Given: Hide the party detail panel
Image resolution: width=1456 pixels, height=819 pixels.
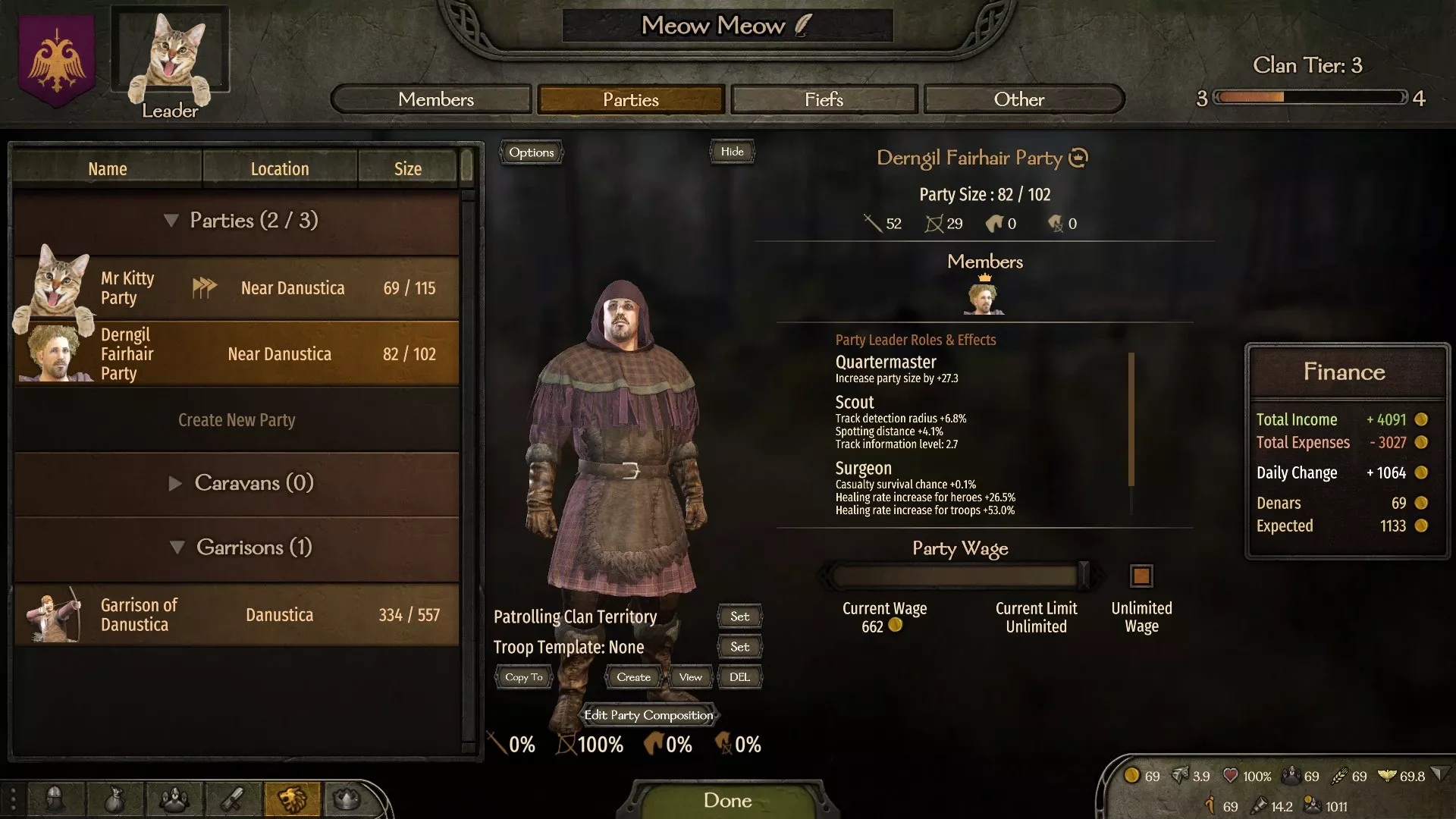Looking at the screenshot, I should (x=732, y=152).
